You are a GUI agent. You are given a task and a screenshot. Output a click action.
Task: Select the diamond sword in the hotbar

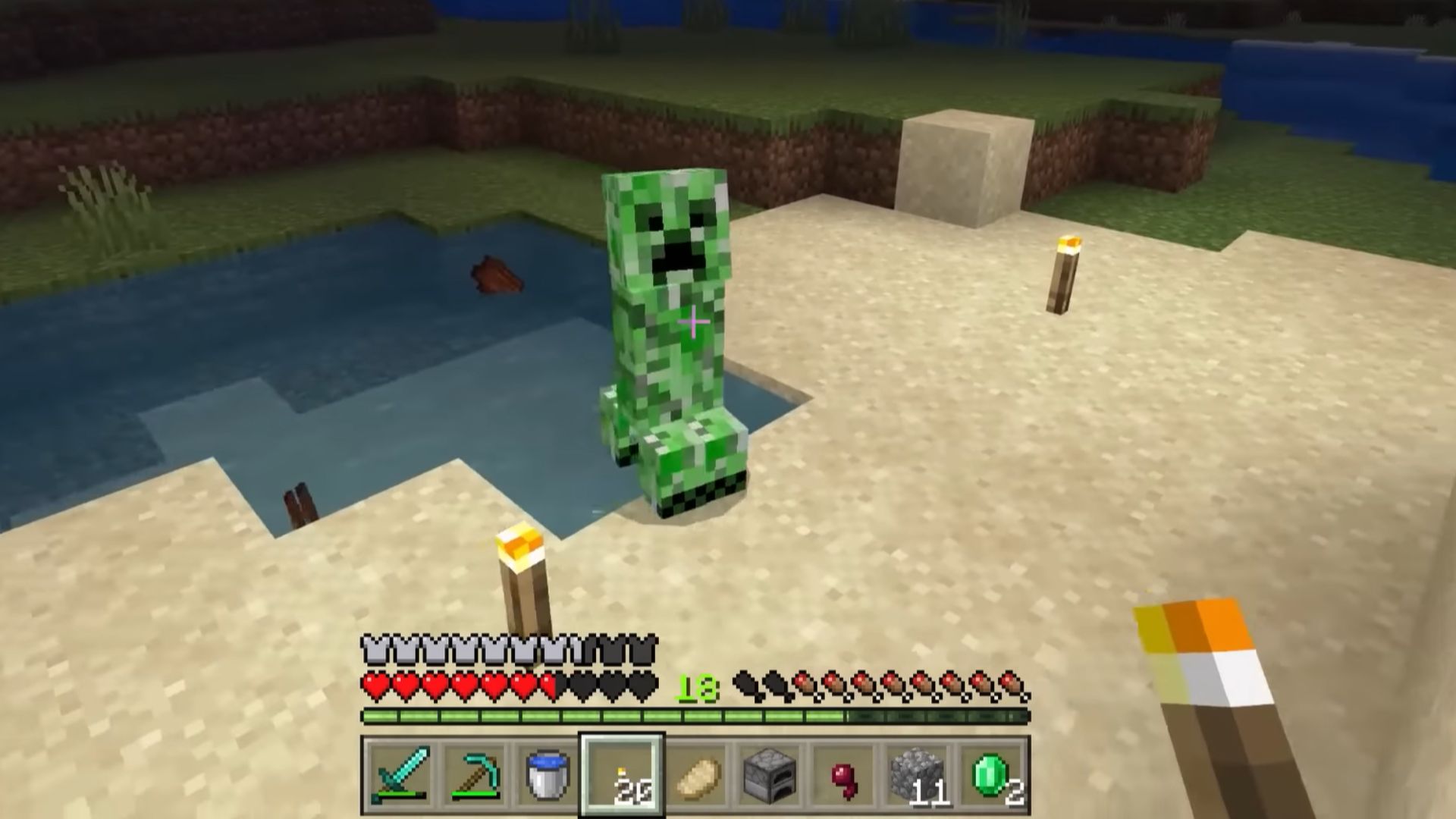pos(400,771)
